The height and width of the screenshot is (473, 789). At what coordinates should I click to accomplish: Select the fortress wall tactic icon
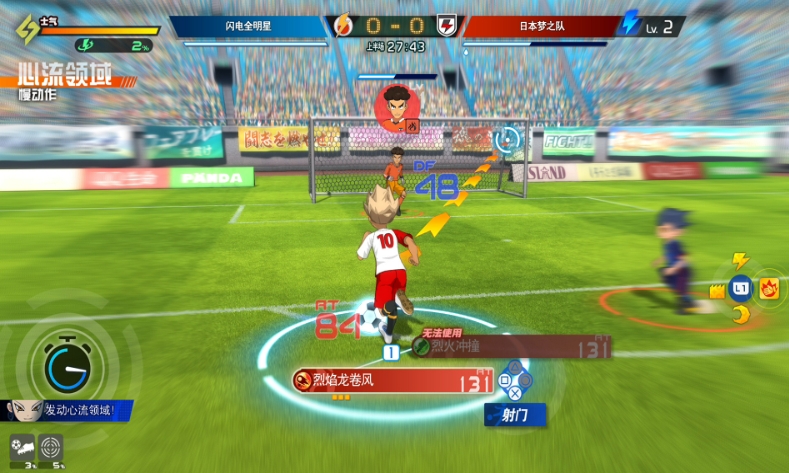716,291
